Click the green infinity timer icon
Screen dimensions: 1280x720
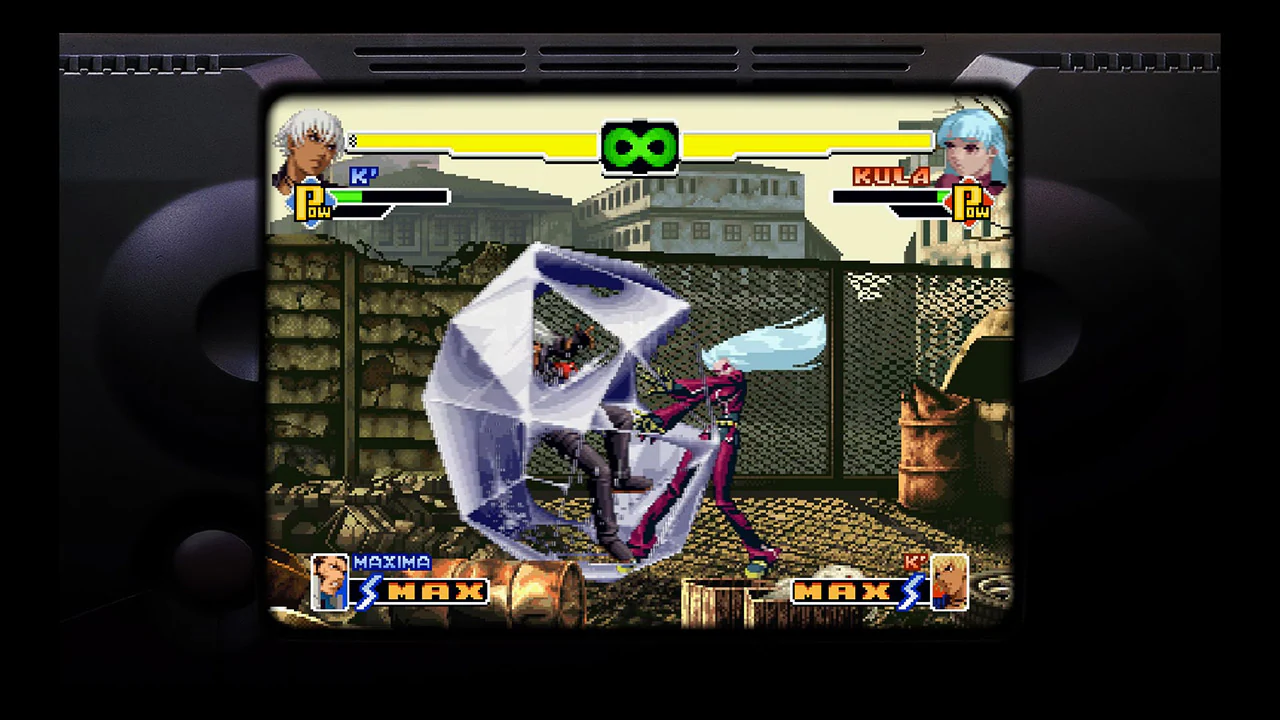(640, 146)
